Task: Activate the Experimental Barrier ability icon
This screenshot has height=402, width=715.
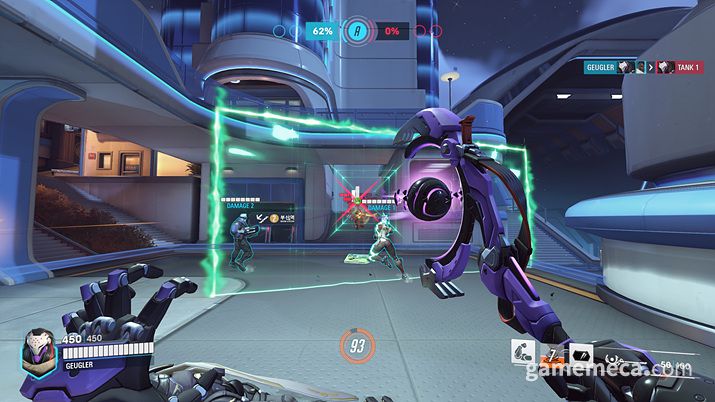Action: coord(581,353)
